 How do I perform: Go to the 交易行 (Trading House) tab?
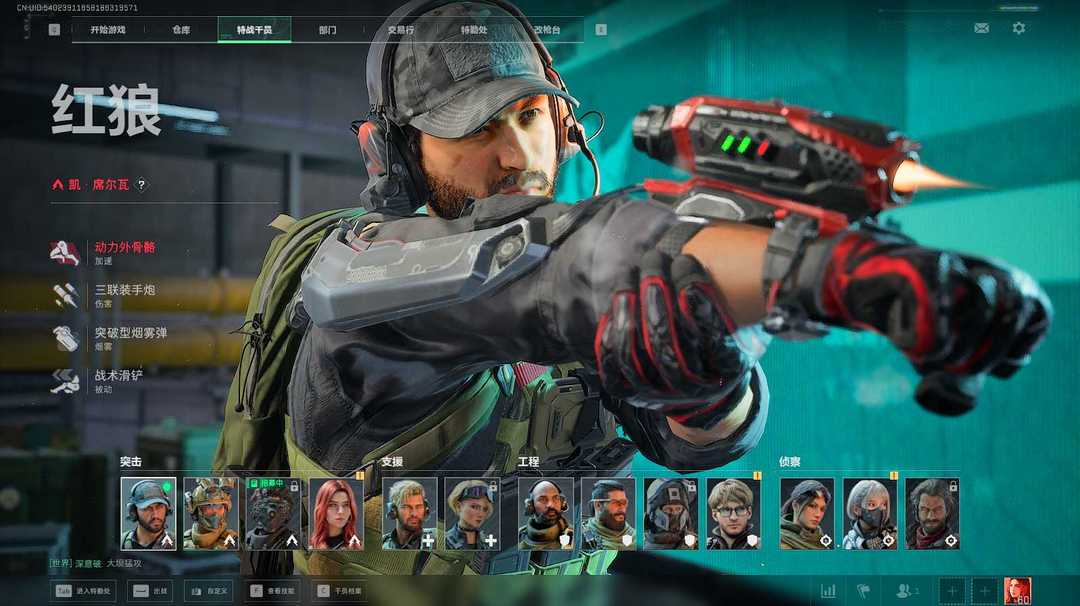401,30
